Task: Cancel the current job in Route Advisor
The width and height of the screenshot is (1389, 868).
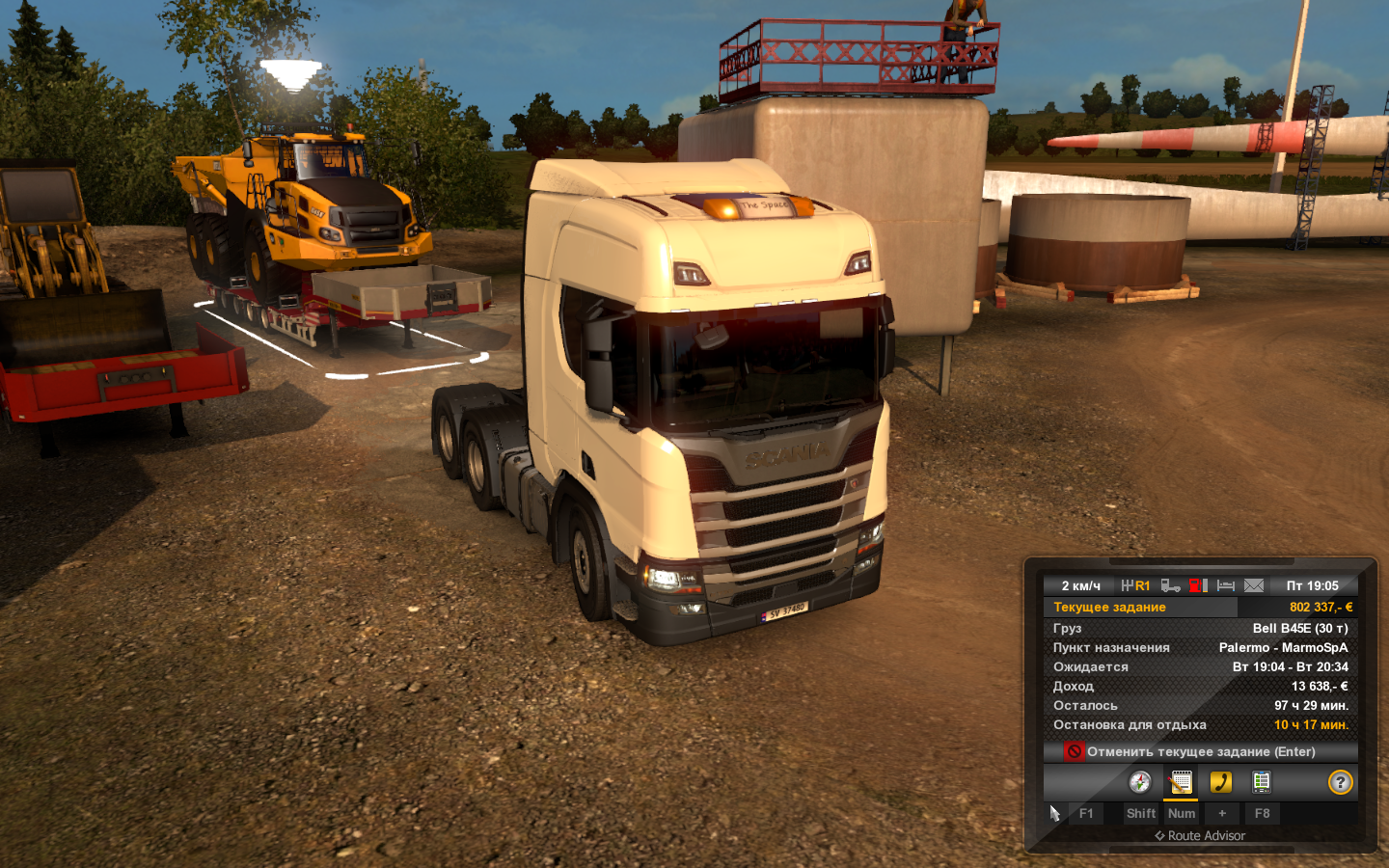Action: (x=1200, y=751)
